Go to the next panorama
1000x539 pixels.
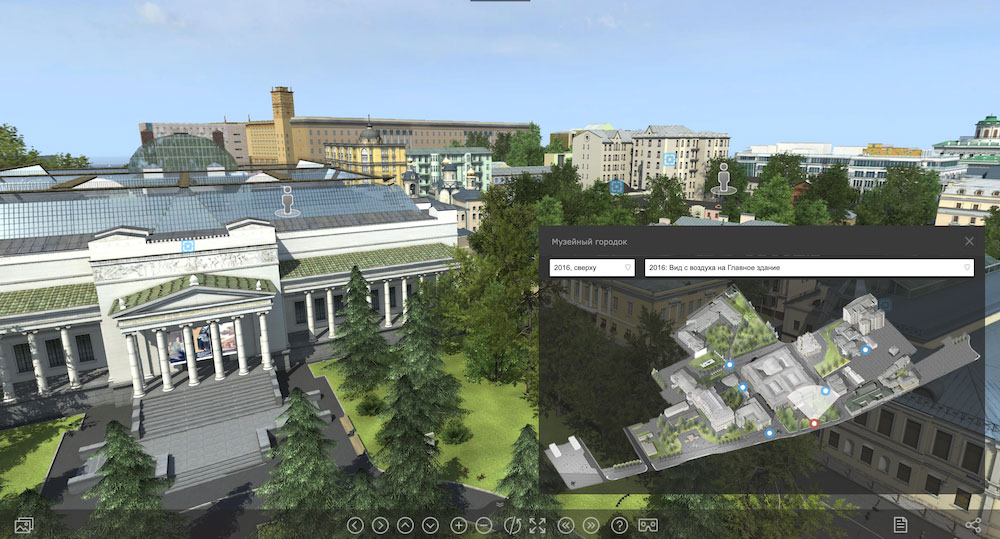(591, 525)
